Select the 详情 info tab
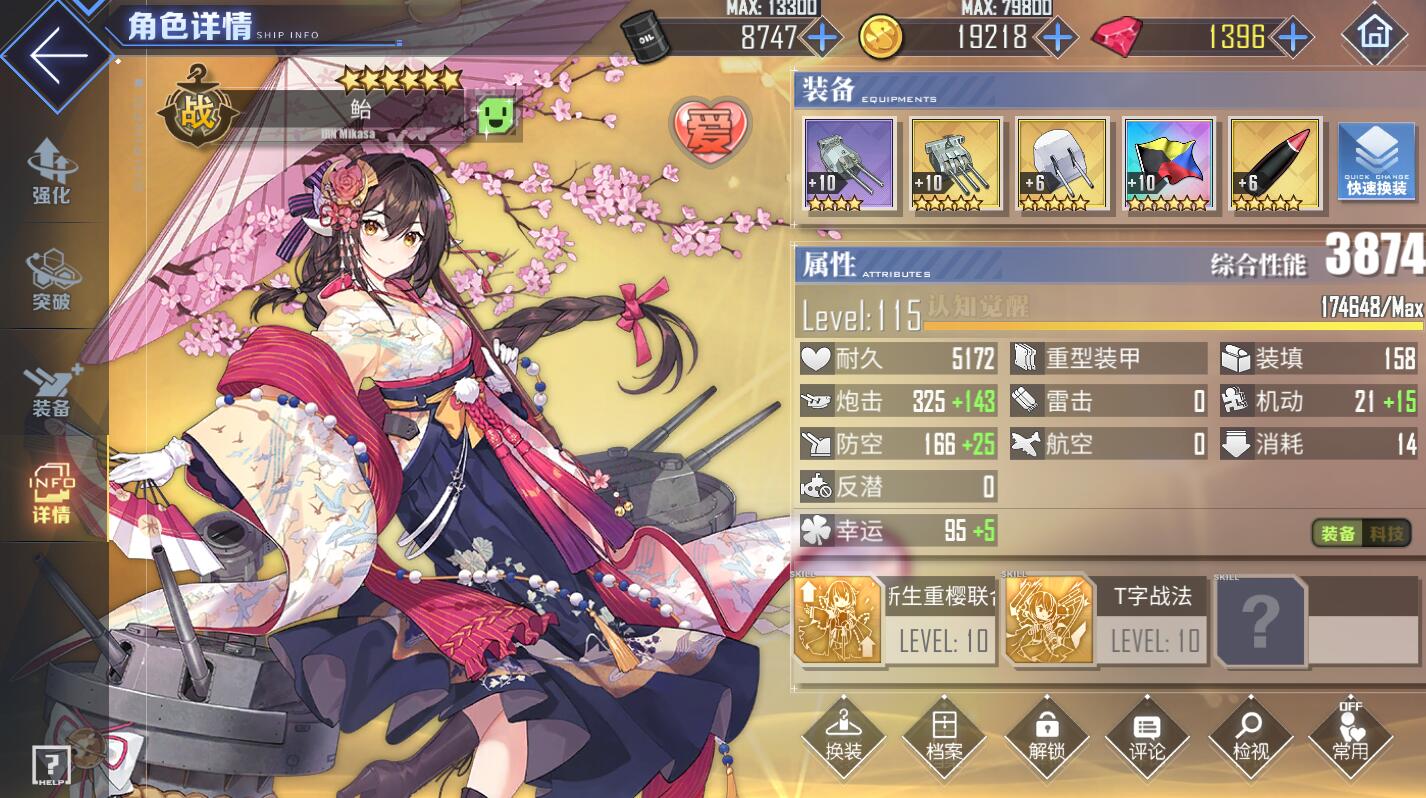This screenshot has width=1426, height=798. point(52,495)
